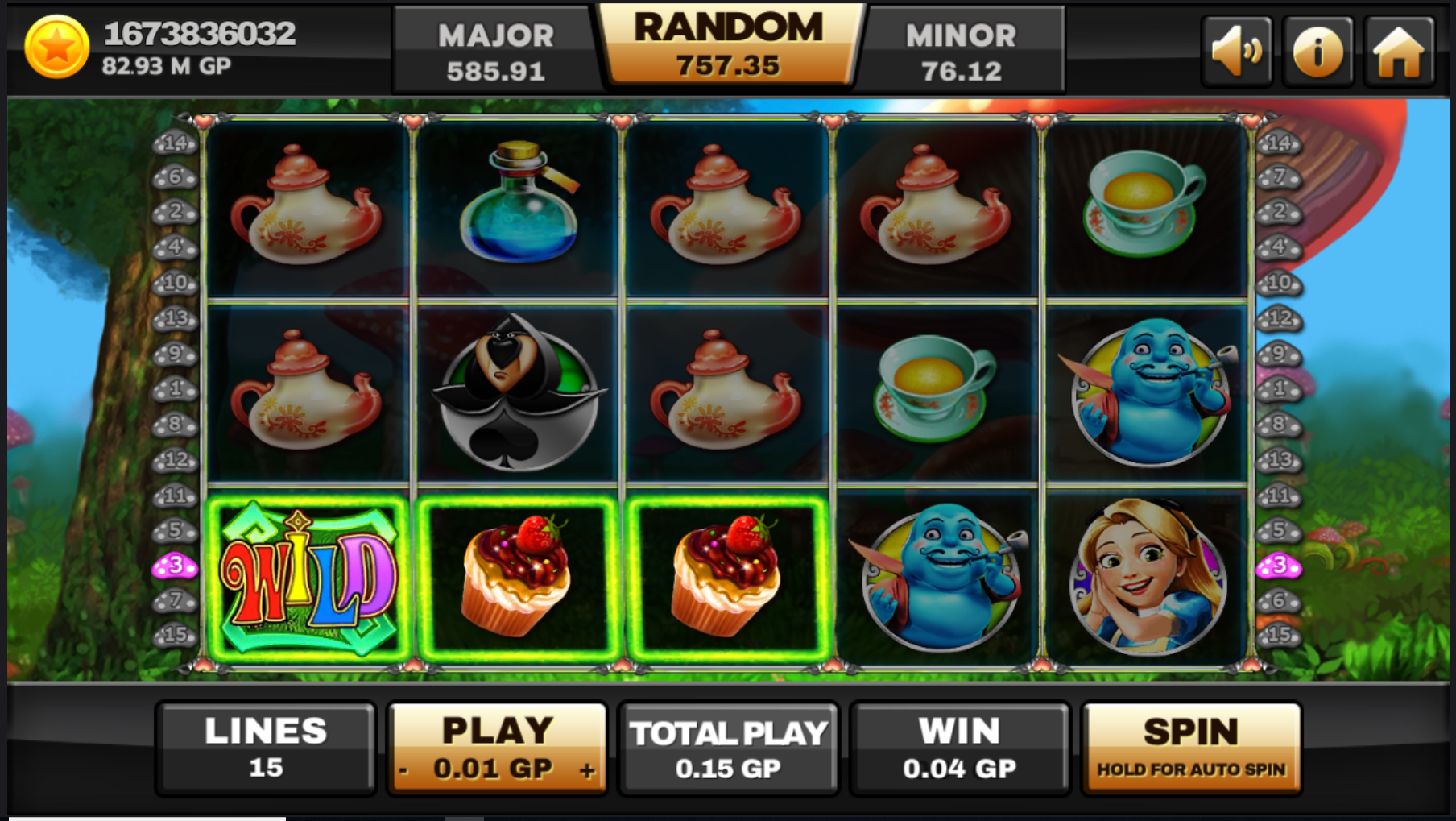The width and height of the screenshot is (1456, 821).
Task: Increase the play amount with the plus sign
Action: pyautogui.click(x=587, y=770)
